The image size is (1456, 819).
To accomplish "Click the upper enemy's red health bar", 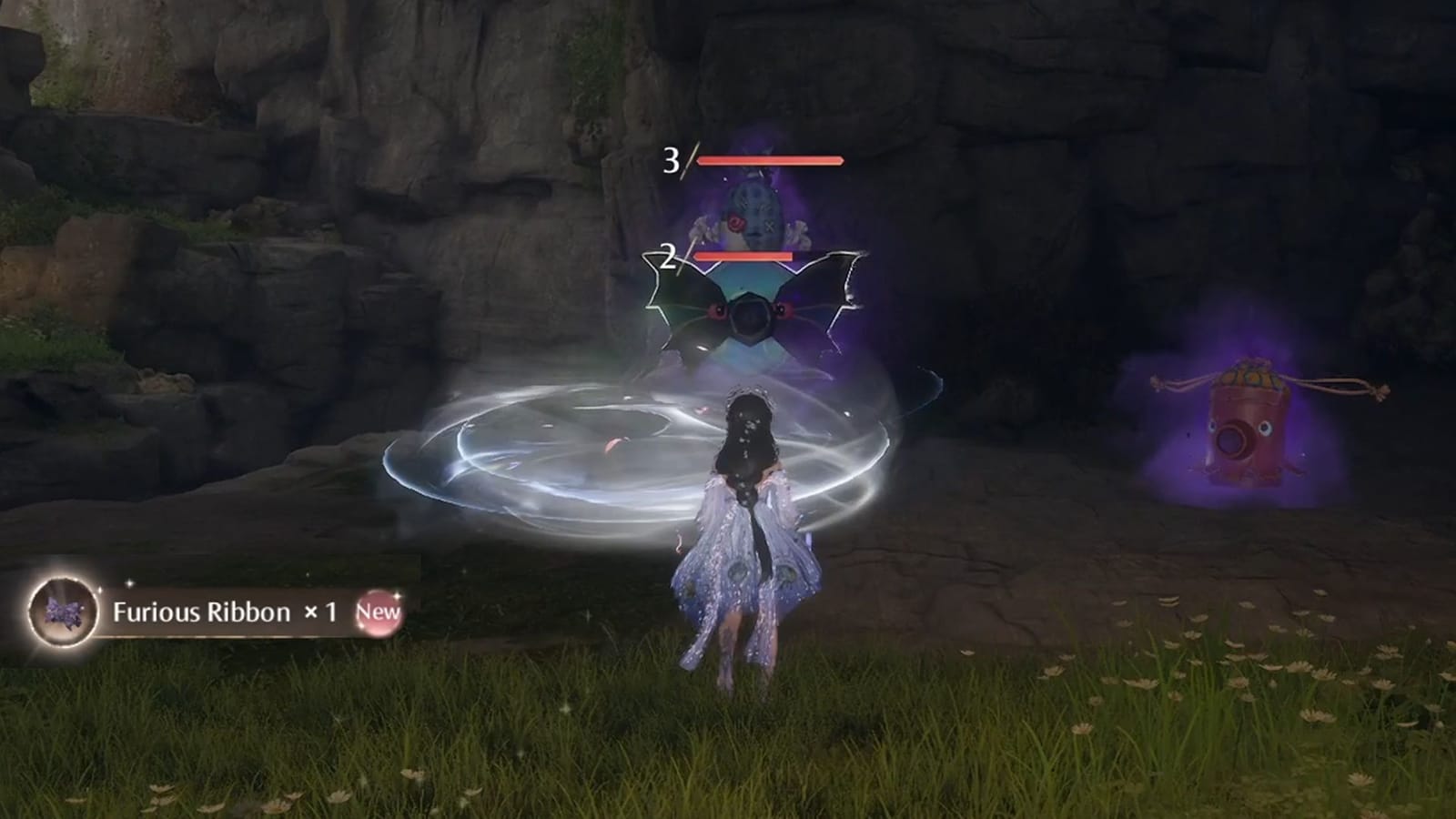I will tap(769, 160).
